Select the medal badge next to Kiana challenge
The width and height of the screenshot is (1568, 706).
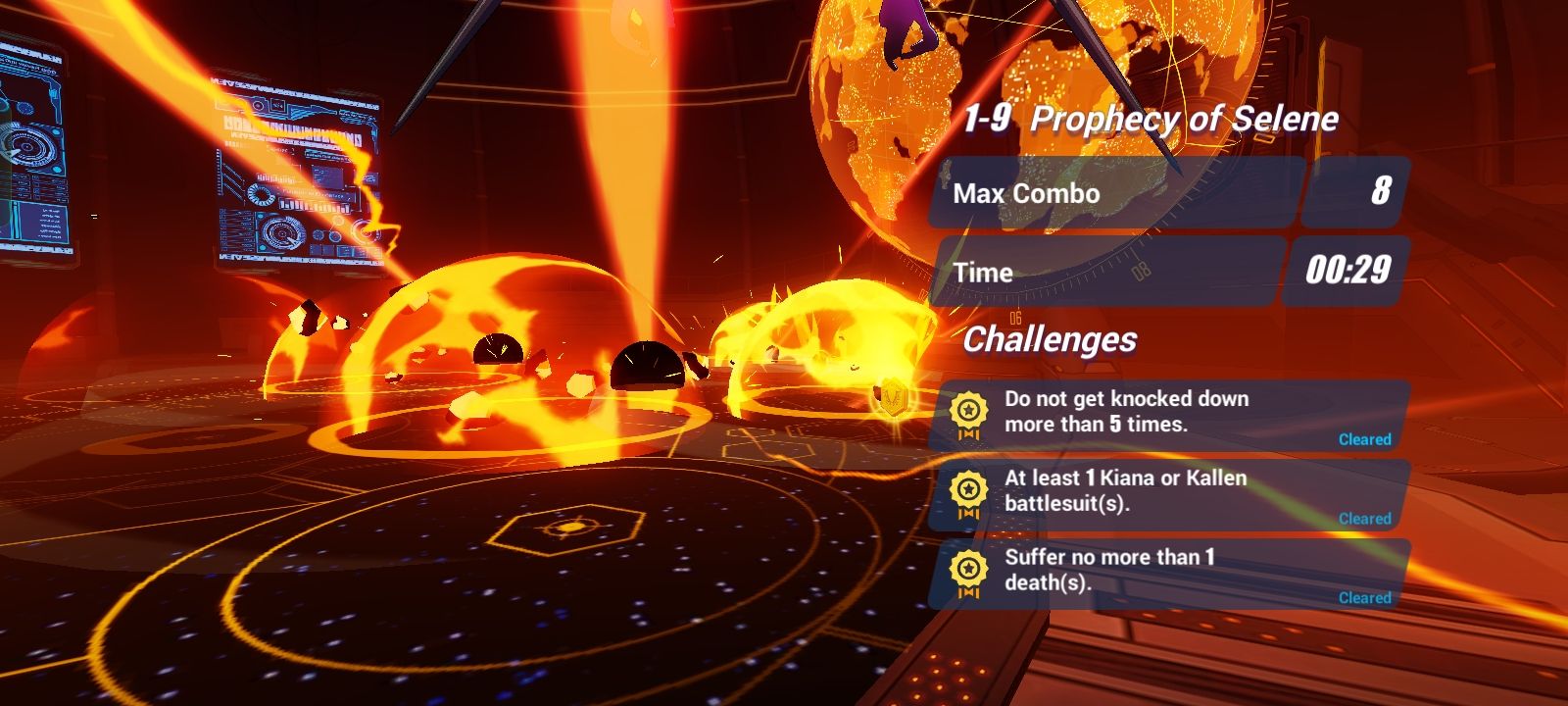click(x=969, y=488)
